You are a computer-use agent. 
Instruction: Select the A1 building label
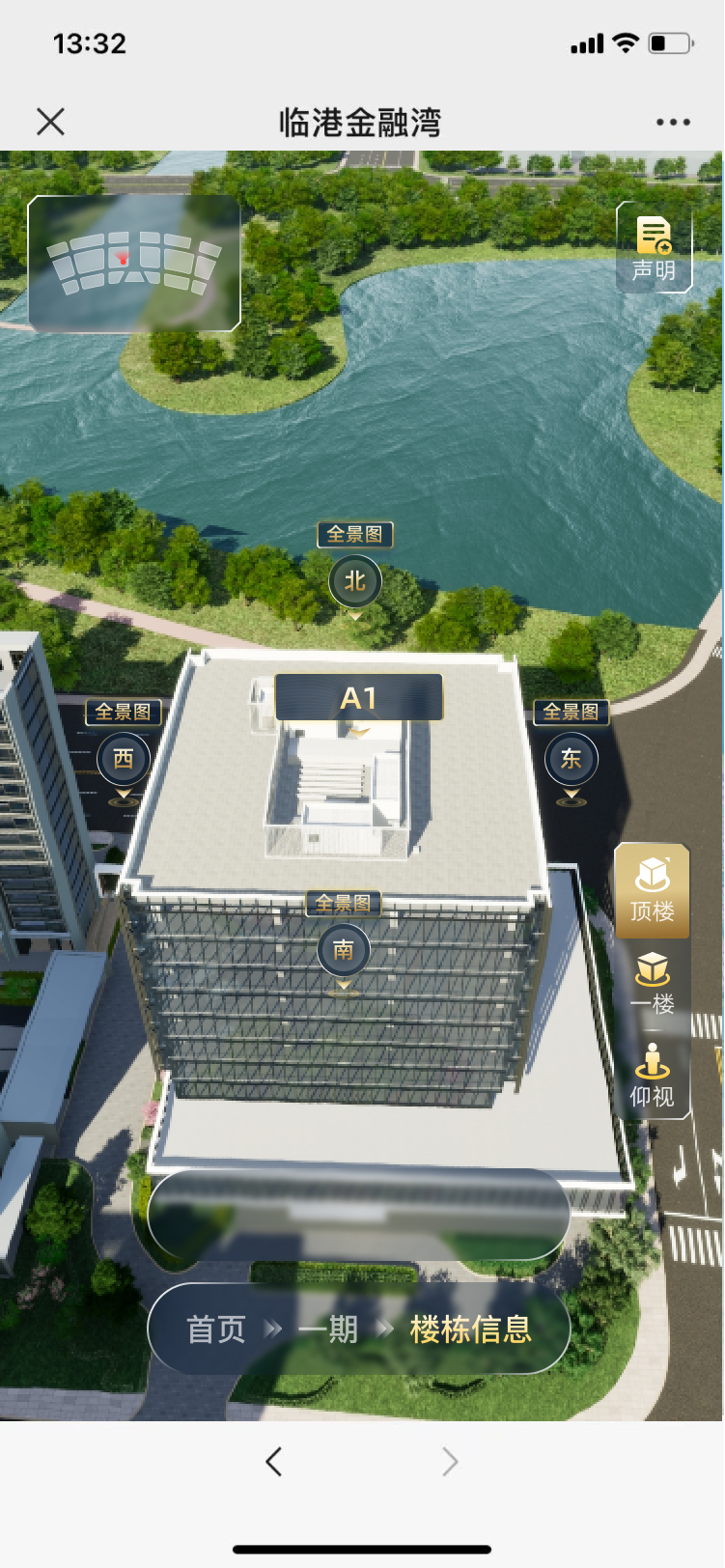(x=359, y=697)
